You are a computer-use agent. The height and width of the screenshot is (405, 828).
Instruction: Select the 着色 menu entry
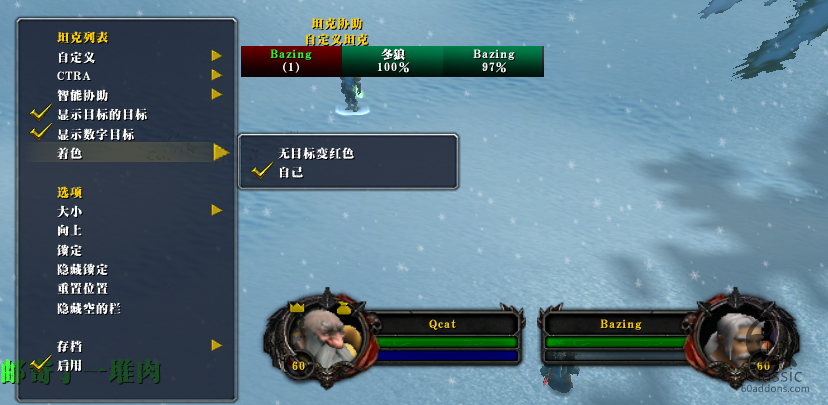pos(69,153)
